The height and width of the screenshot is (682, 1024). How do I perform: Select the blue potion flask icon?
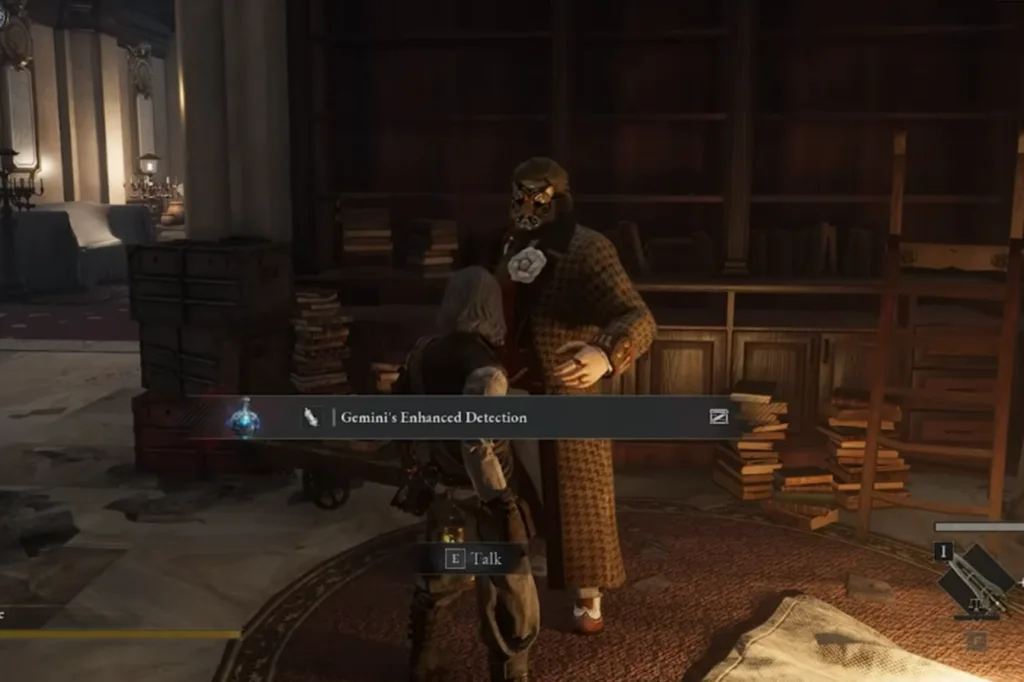point(243,417)
